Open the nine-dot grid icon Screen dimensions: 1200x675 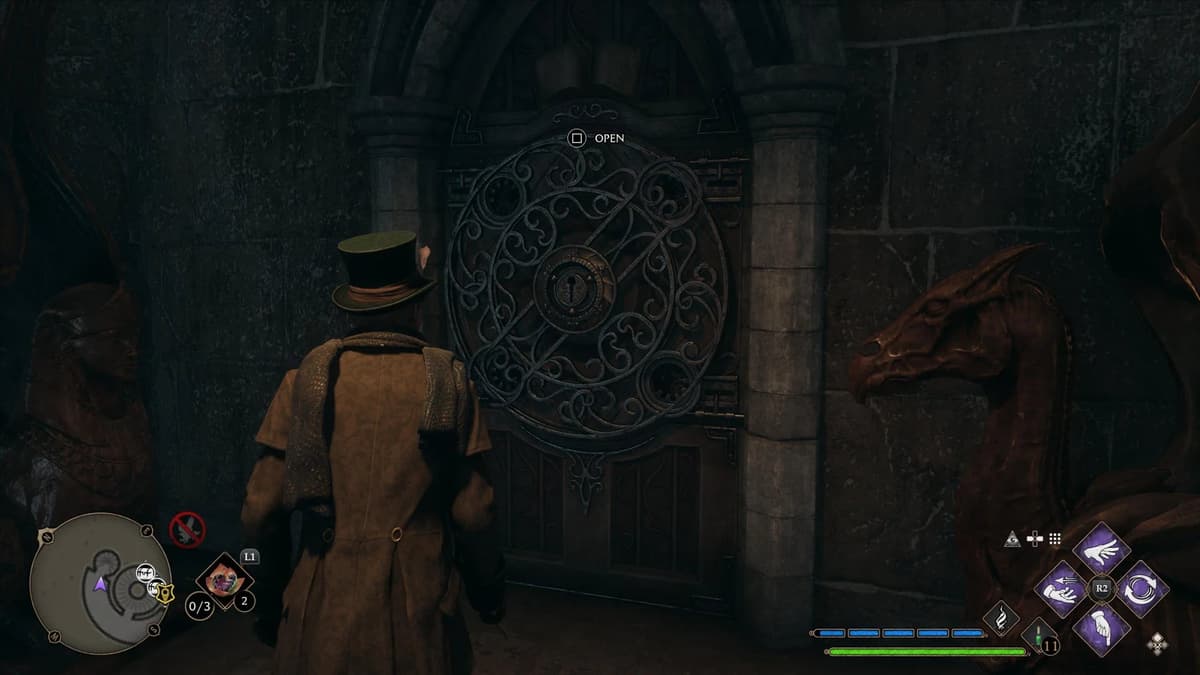(x=1054, y=539)
